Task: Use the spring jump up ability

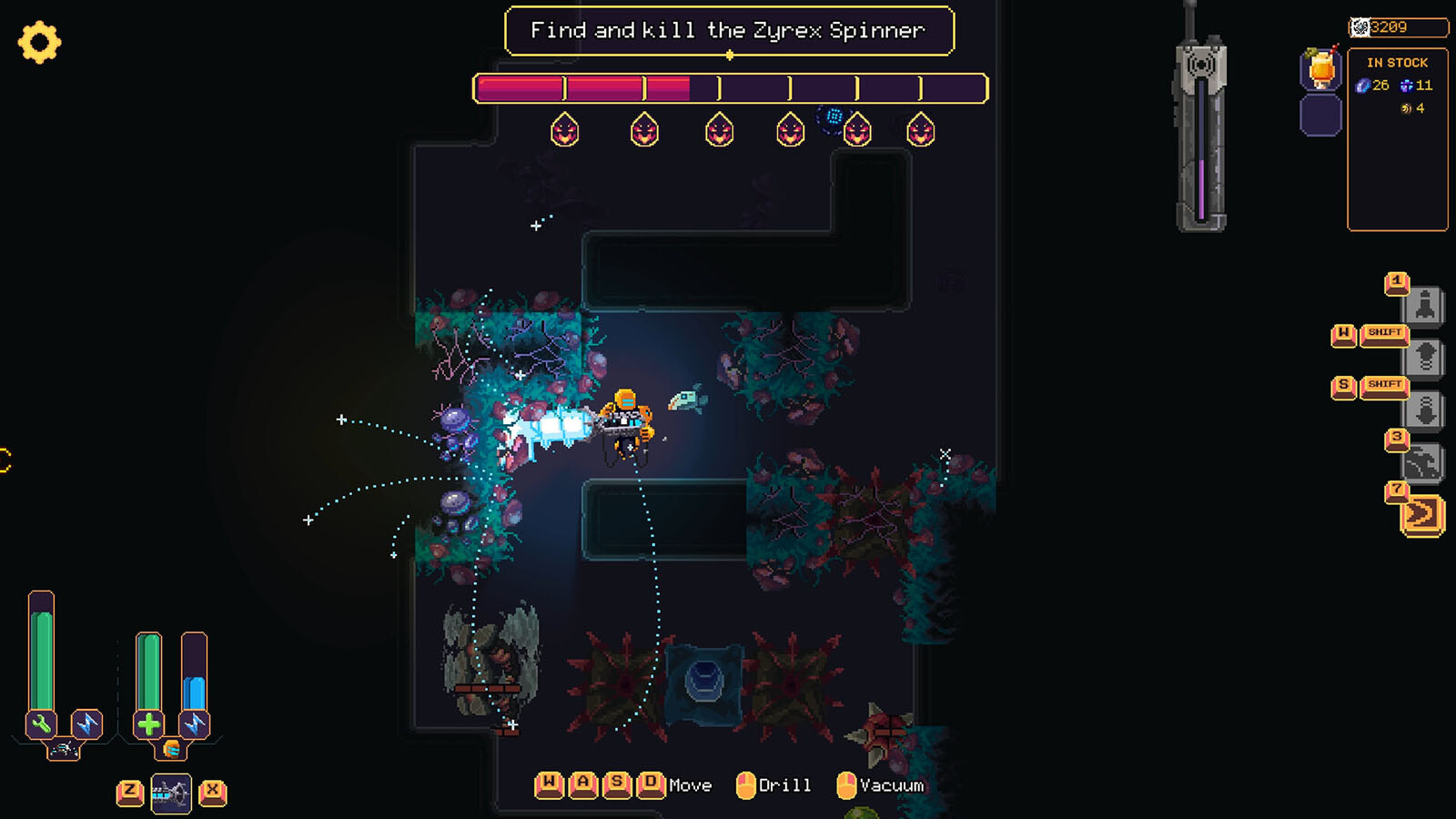Action: 1425,358
